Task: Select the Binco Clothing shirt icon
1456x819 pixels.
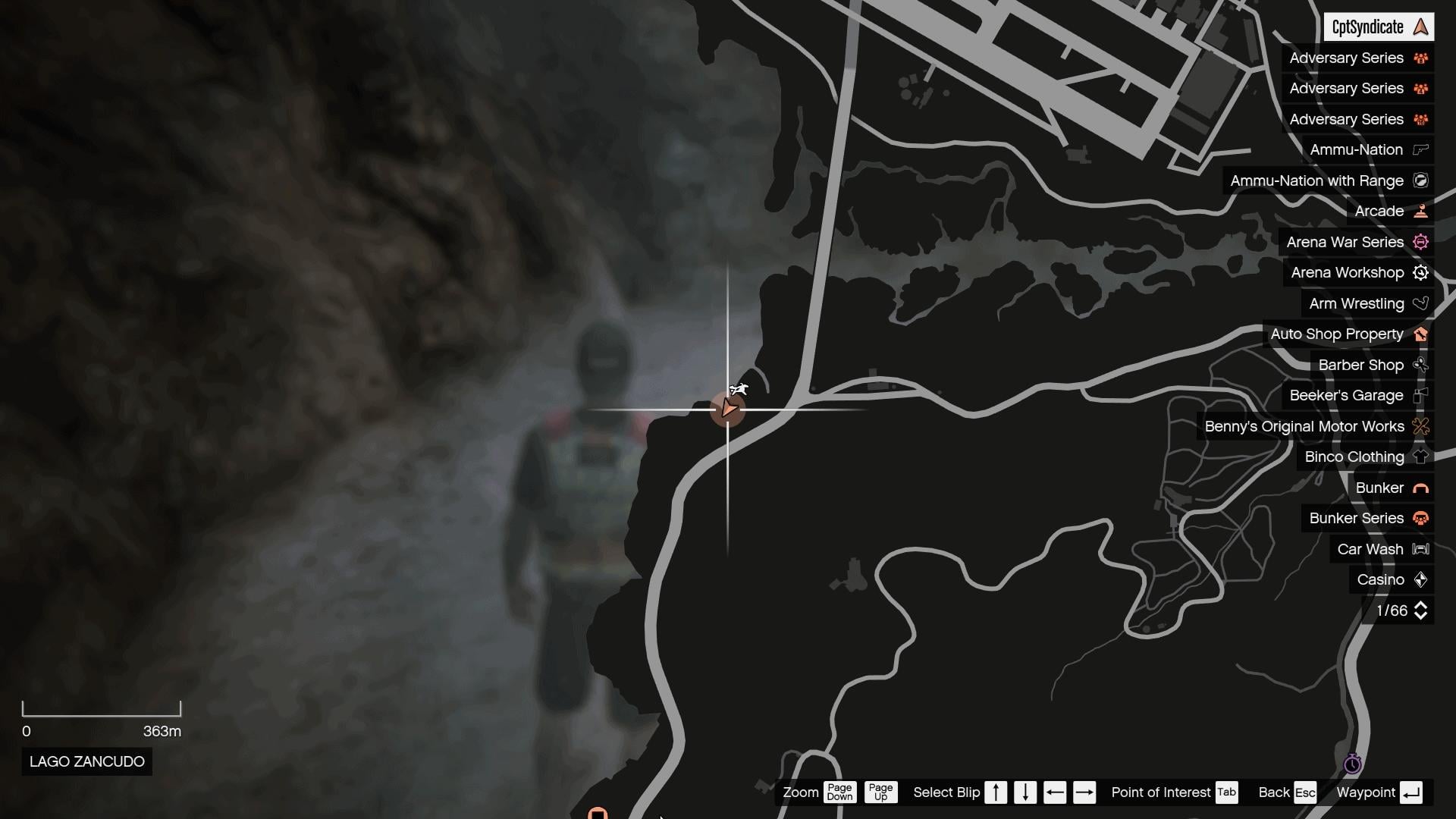Action: pyautogui.click(x=1421, y=457)
